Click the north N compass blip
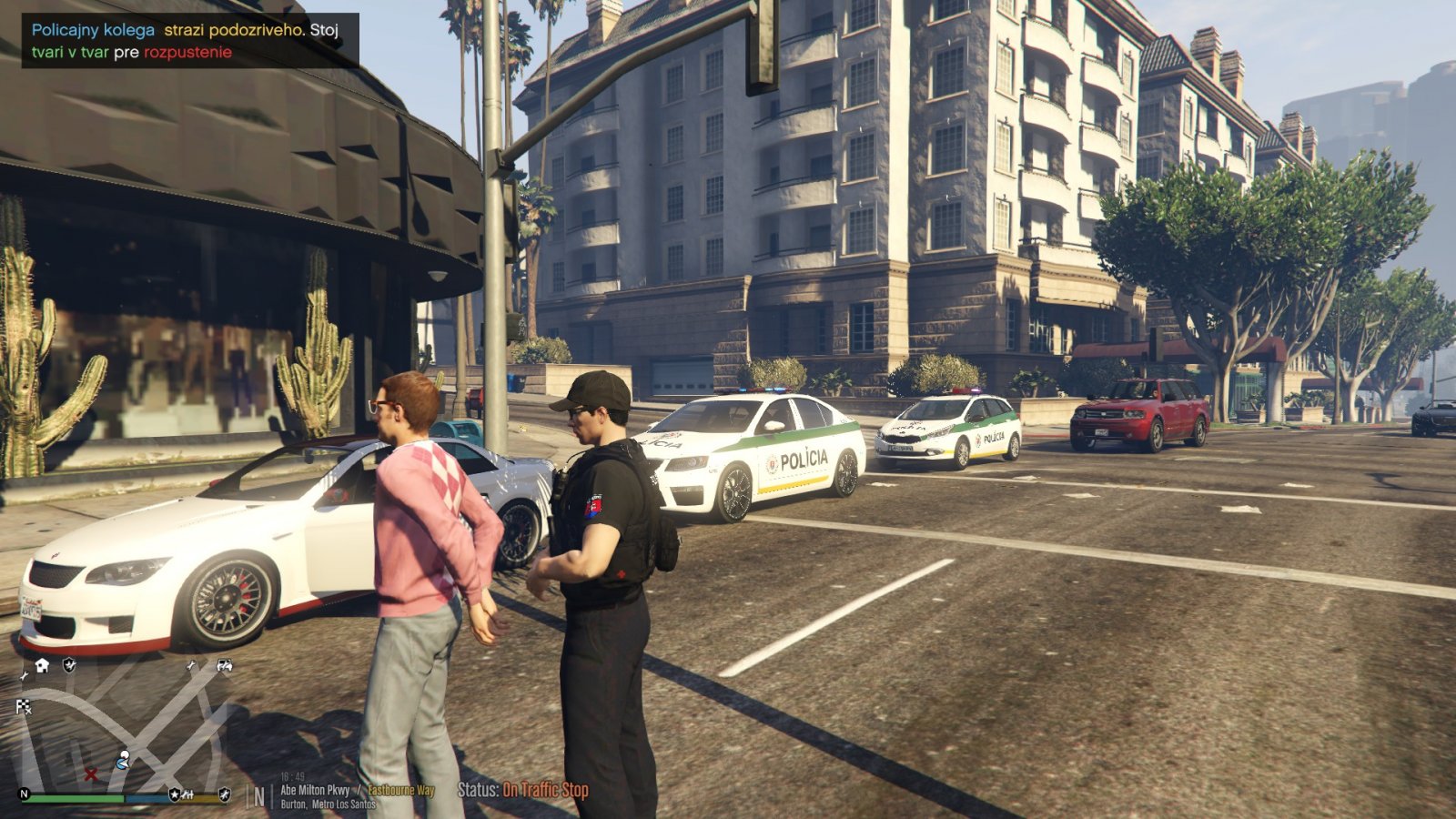 coord(25,794)
